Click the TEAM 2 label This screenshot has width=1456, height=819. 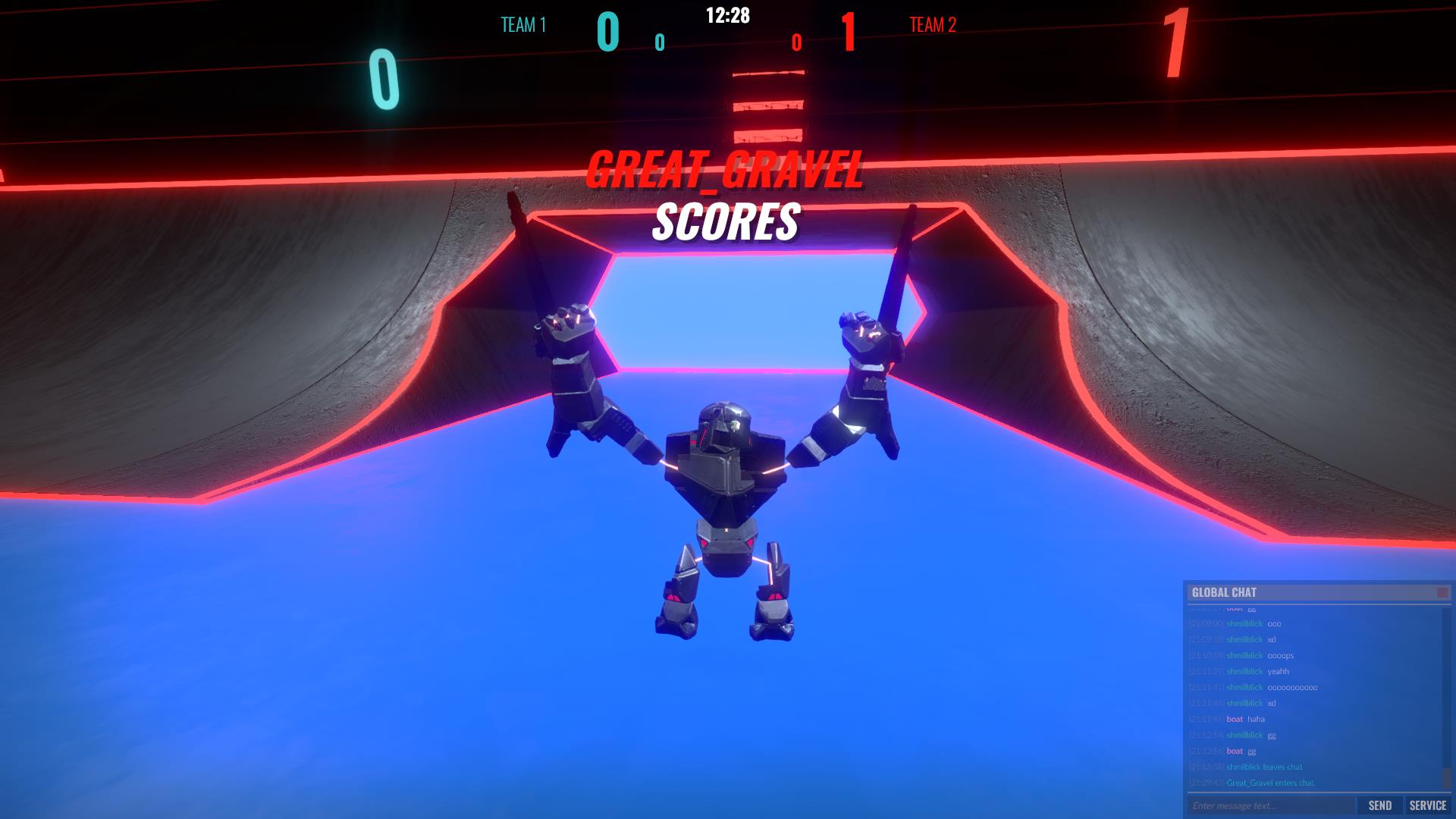pyautogui.click(x=932, y=25)
